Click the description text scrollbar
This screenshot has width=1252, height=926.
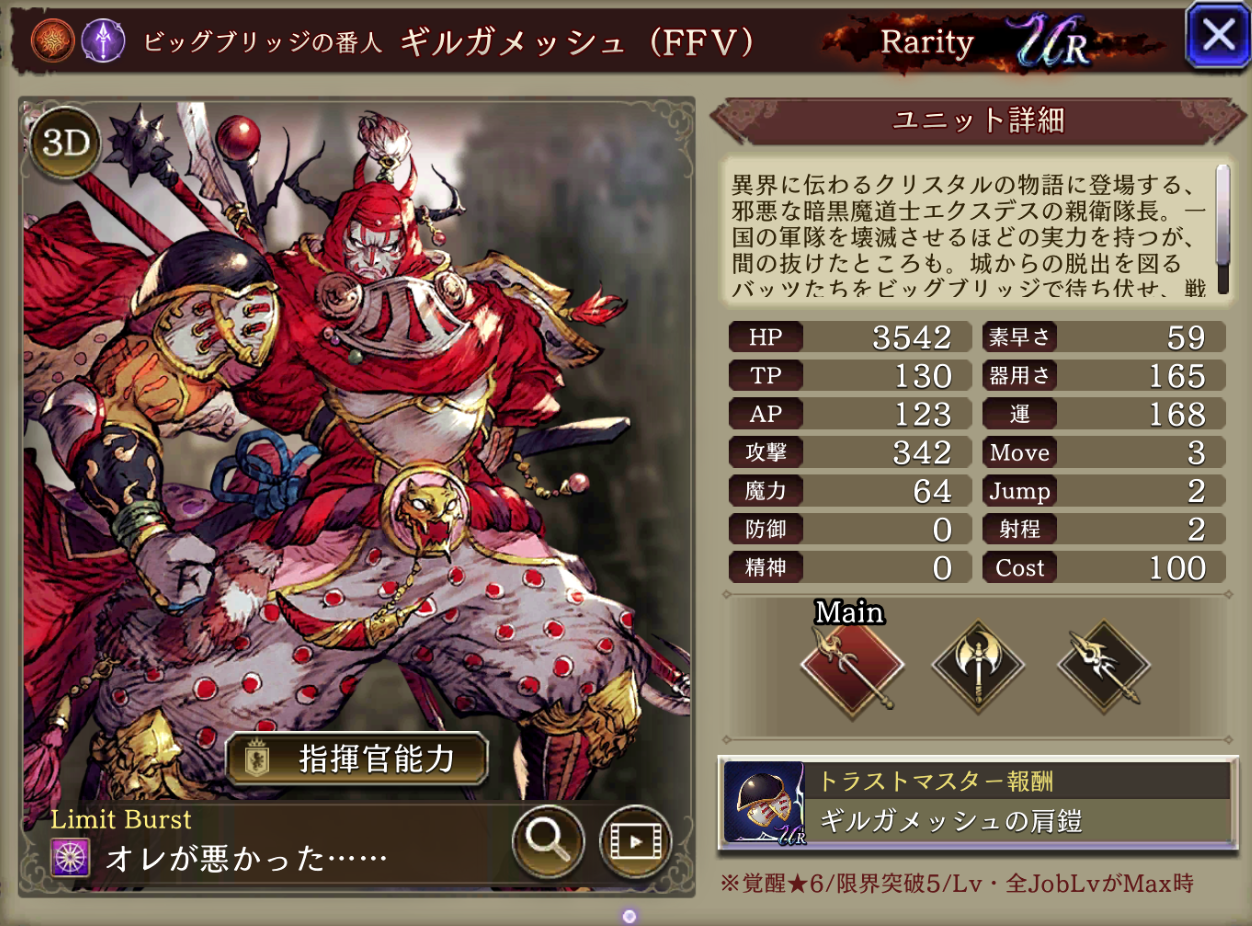tap(1222, 229)
